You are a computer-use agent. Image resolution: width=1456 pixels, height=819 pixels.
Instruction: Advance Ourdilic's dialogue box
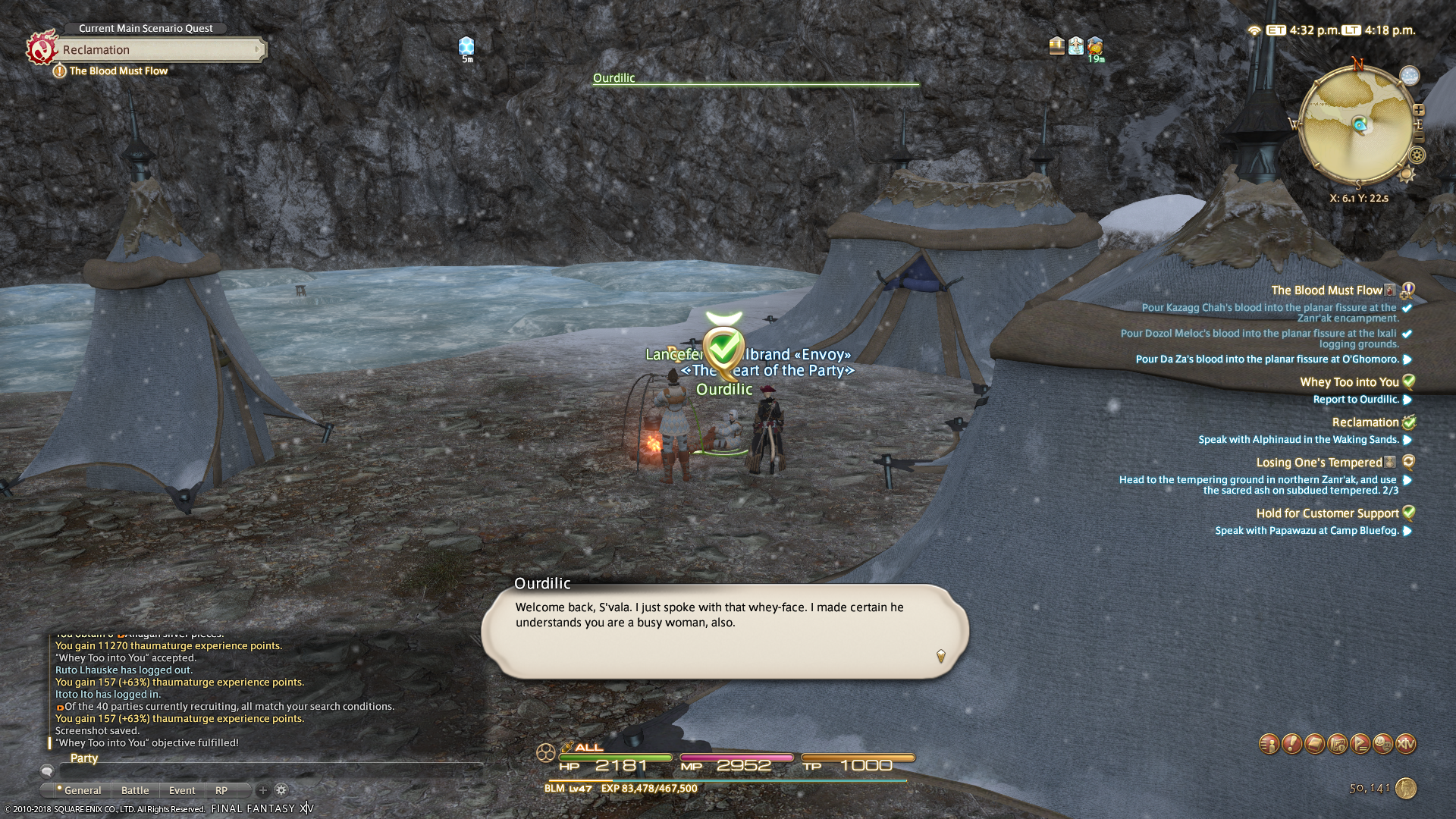point(940,656)
